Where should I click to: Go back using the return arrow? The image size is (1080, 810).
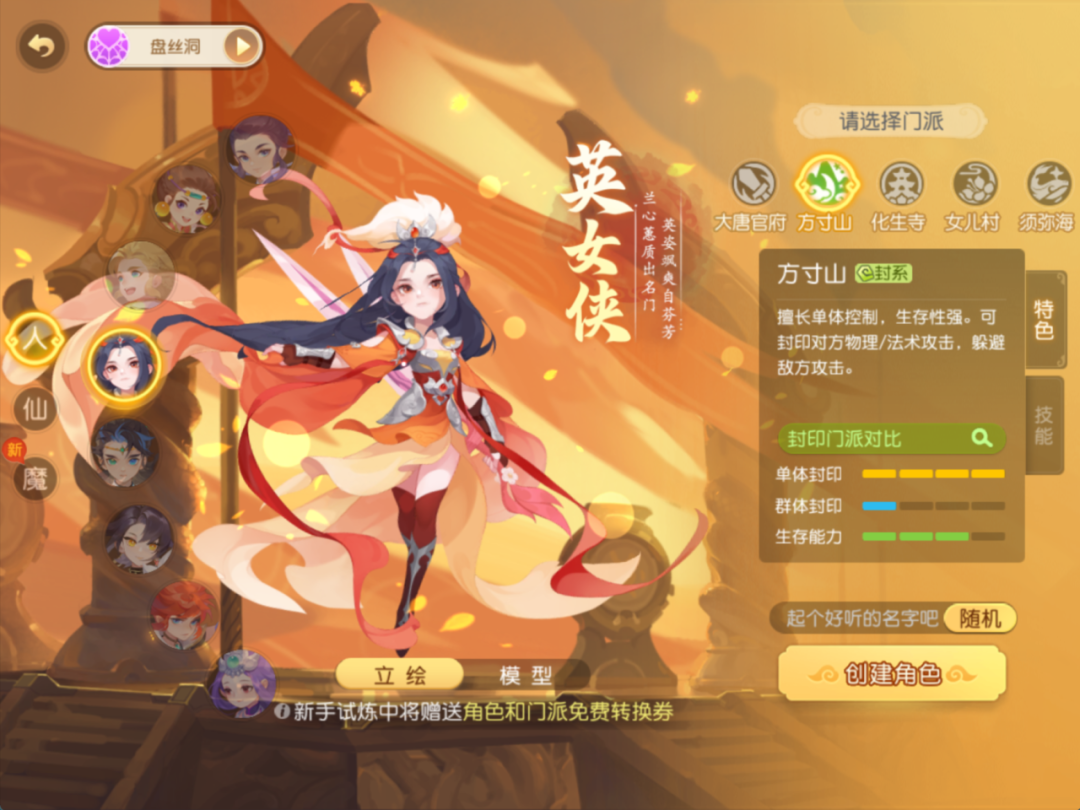pos(42,46)
